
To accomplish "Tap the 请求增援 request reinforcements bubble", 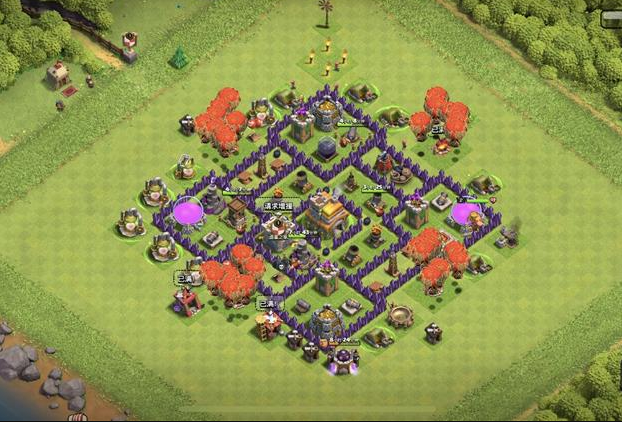I will tap(280, 205).
